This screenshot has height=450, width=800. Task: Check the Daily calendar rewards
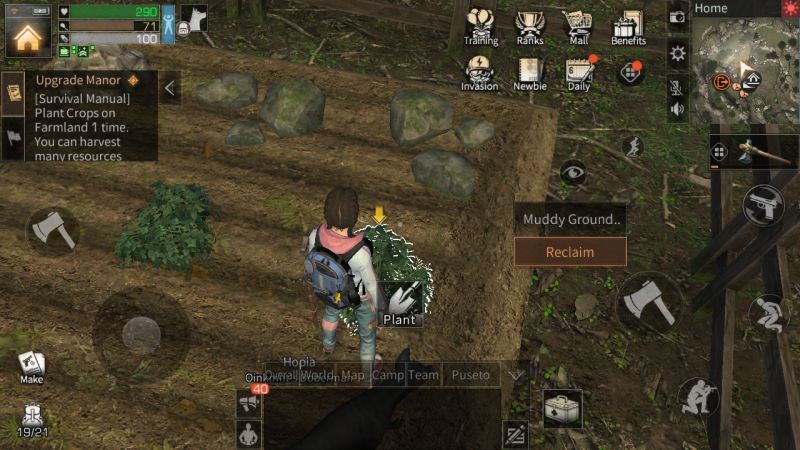578,72
